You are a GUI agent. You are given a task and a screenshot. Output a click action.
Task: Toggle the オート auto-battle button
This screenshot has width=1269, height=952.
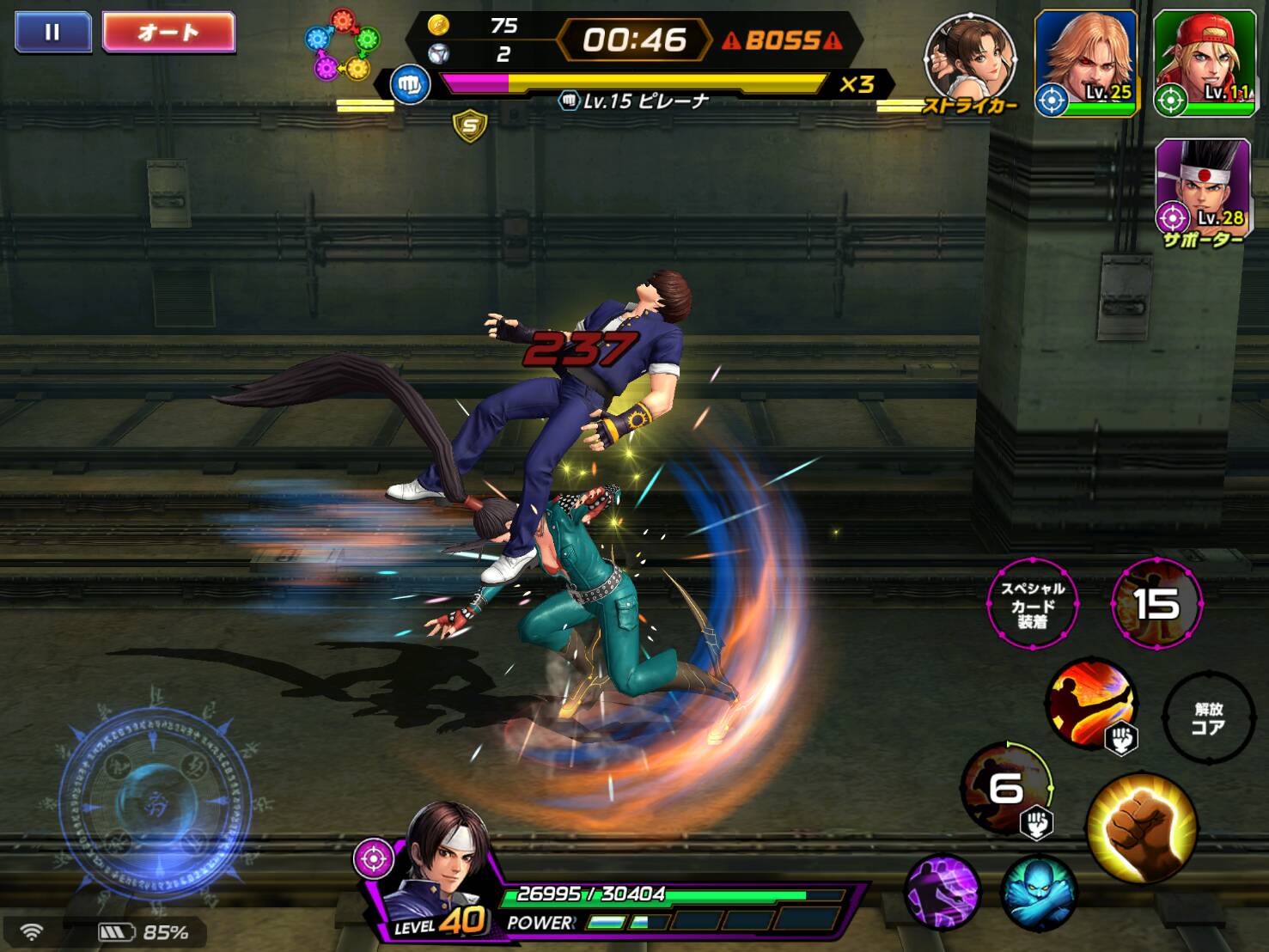click(168, 33)
